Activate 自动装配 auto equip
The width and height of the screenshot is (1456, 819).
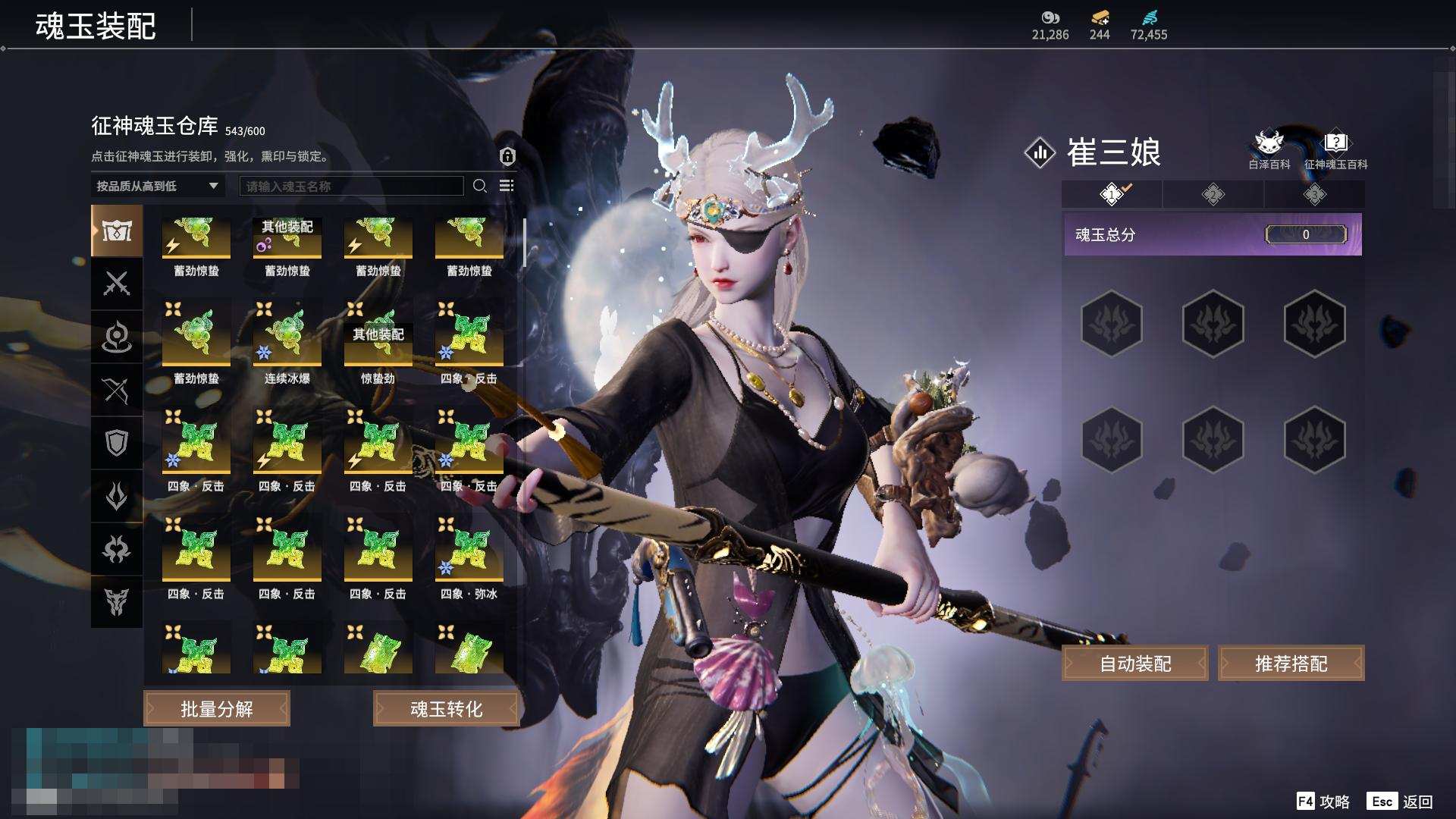click(1135, 664)
